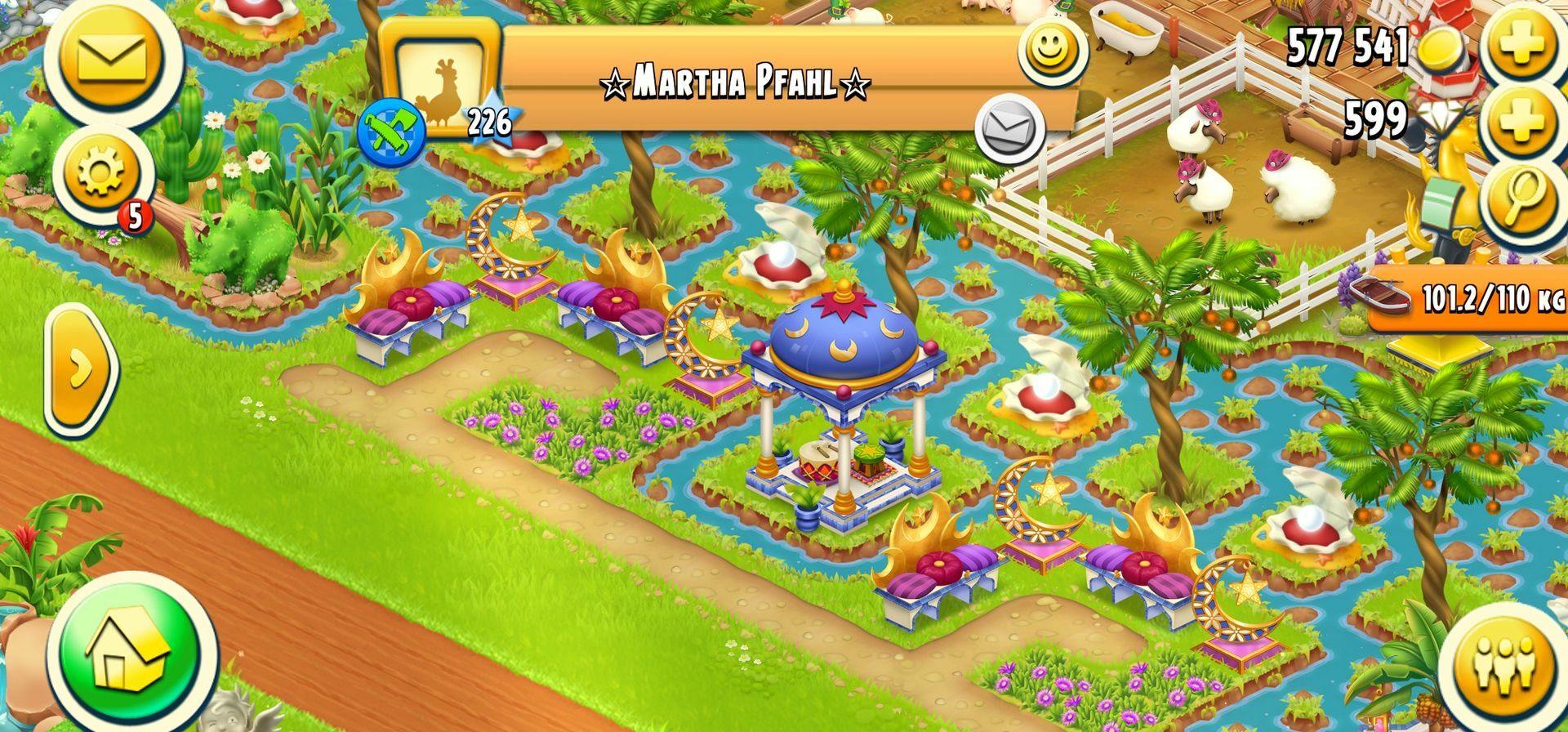Screen dimensions: 1568x732
Task: Open the saw and axe neighborhood badge
Action: tap(391, 131)
